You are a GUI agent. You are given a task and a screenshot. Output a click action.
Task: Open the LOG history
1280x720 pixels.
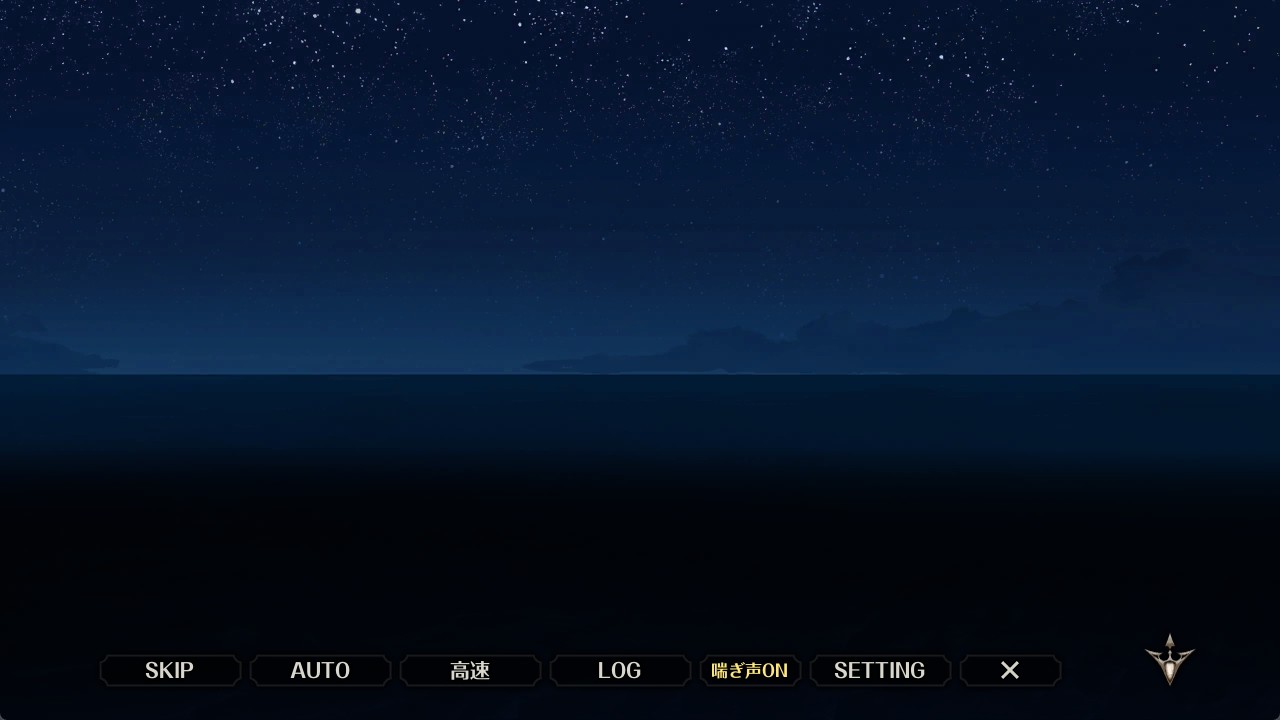coord(620,670)
